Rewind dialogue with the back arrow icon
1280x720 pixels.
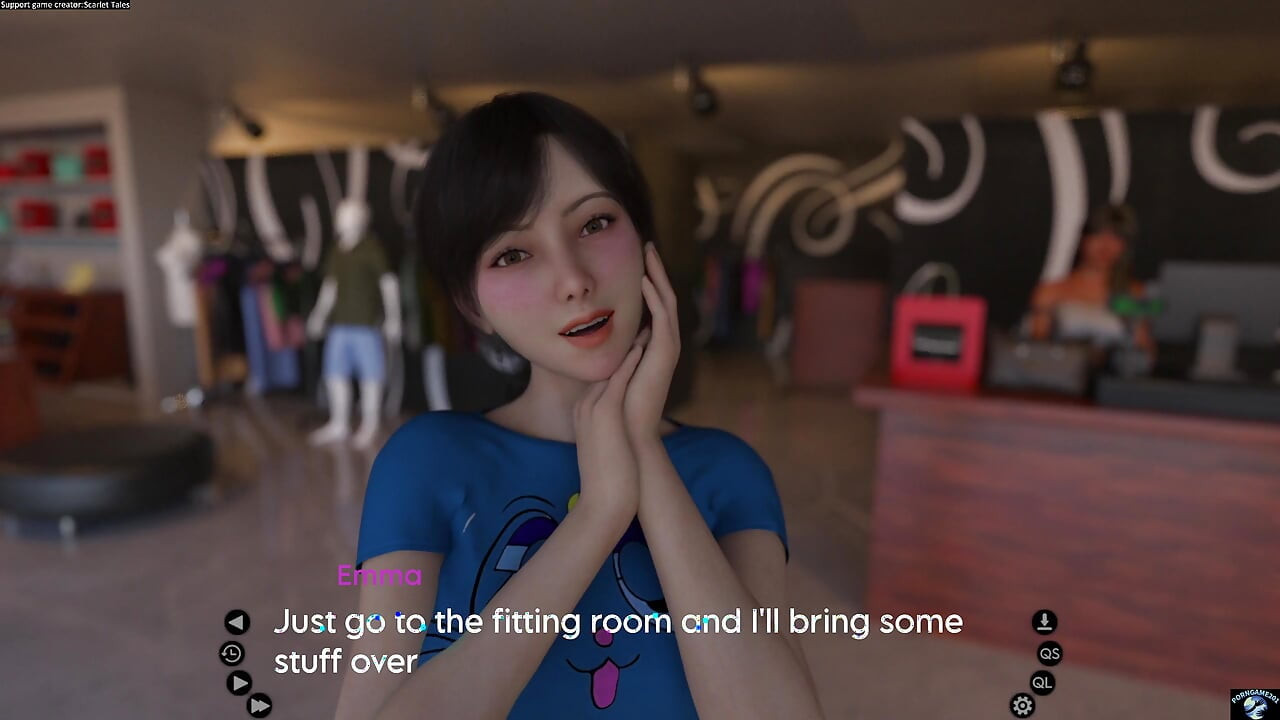click(x=237, y=622)
